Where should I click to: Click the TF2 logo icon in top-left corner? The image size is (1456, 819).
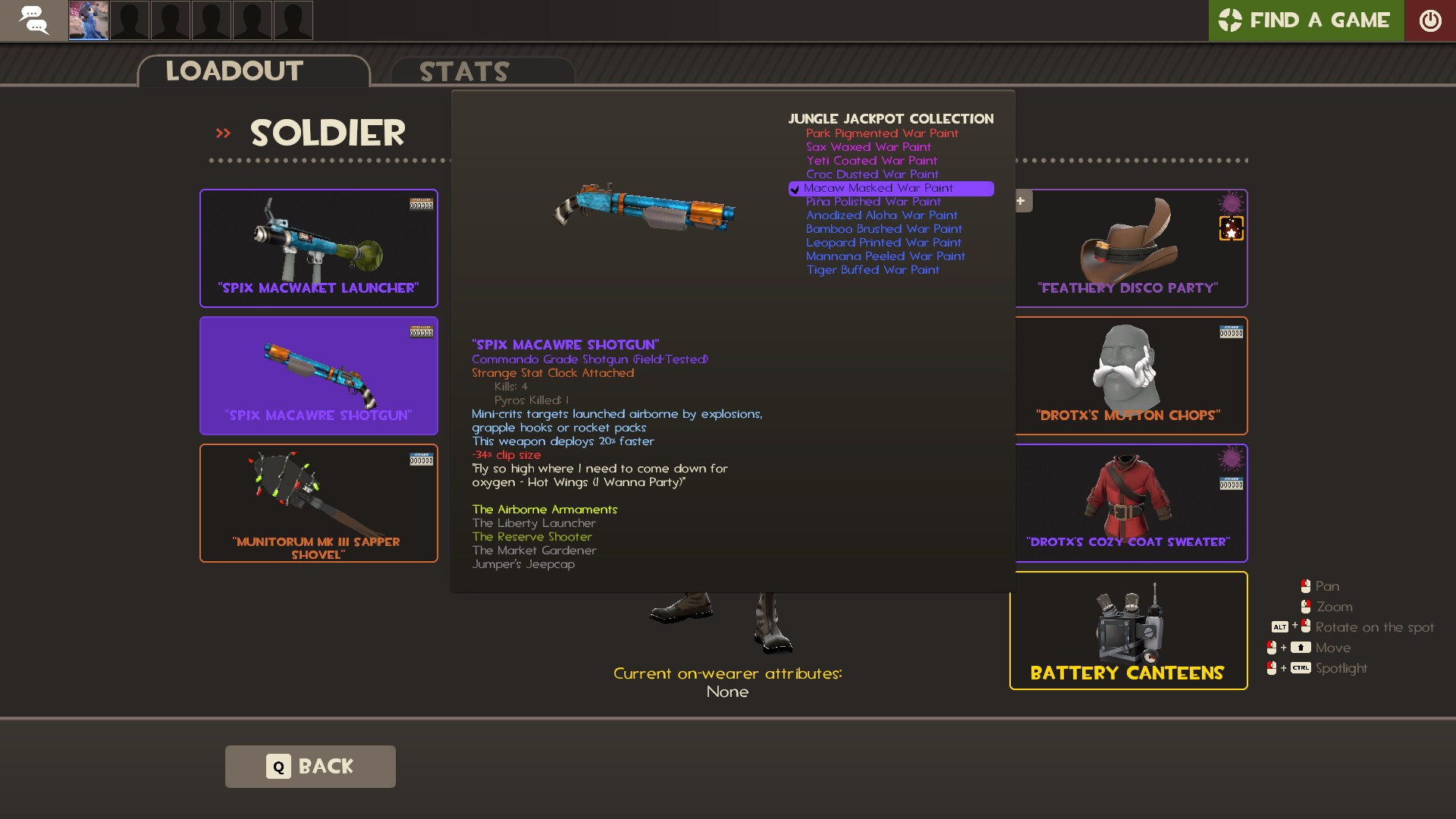[33, 20]
